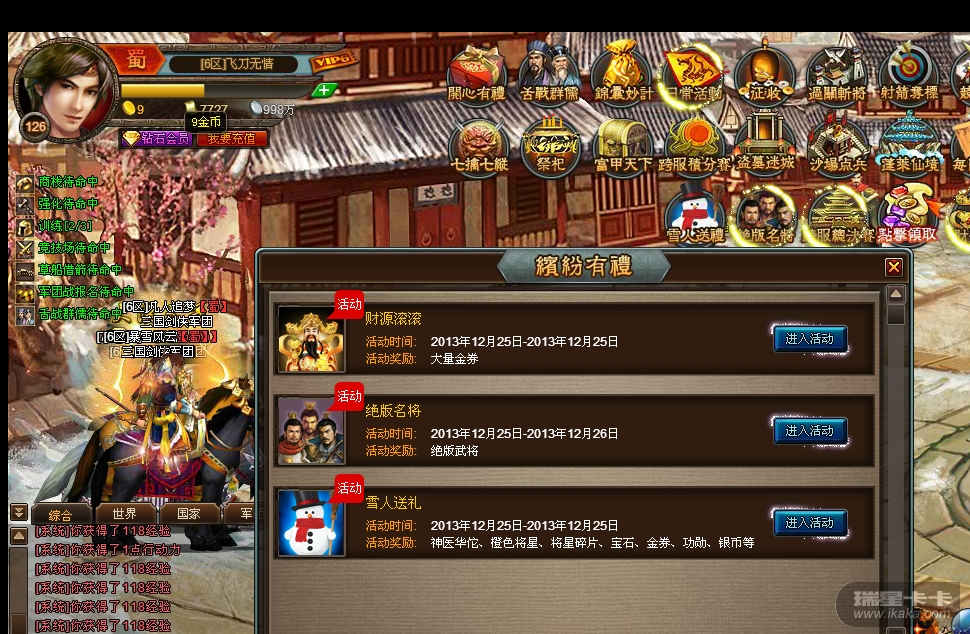This screenshot has height=634, width=970.
Task: Enter the 雪人送礼 snowman event
Action: click(810, 522)
